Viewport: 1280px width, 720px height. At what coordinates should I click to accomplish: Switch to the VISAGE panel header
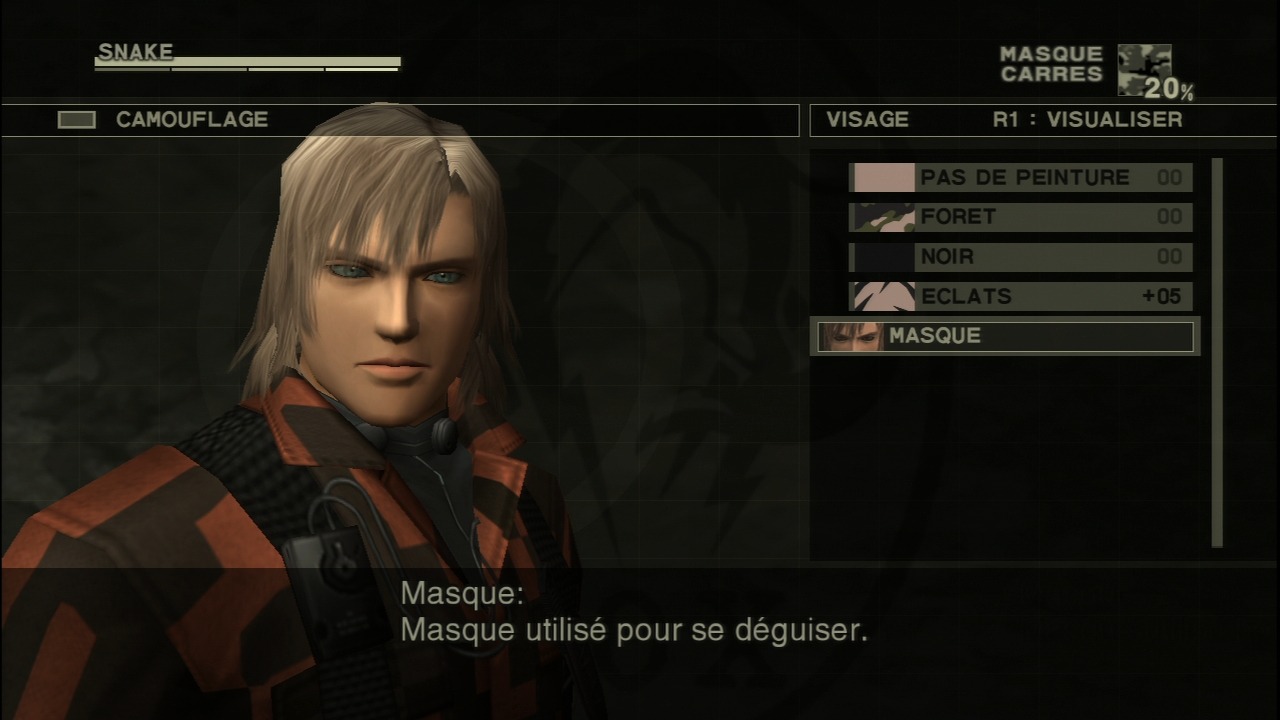click(867, 120)
